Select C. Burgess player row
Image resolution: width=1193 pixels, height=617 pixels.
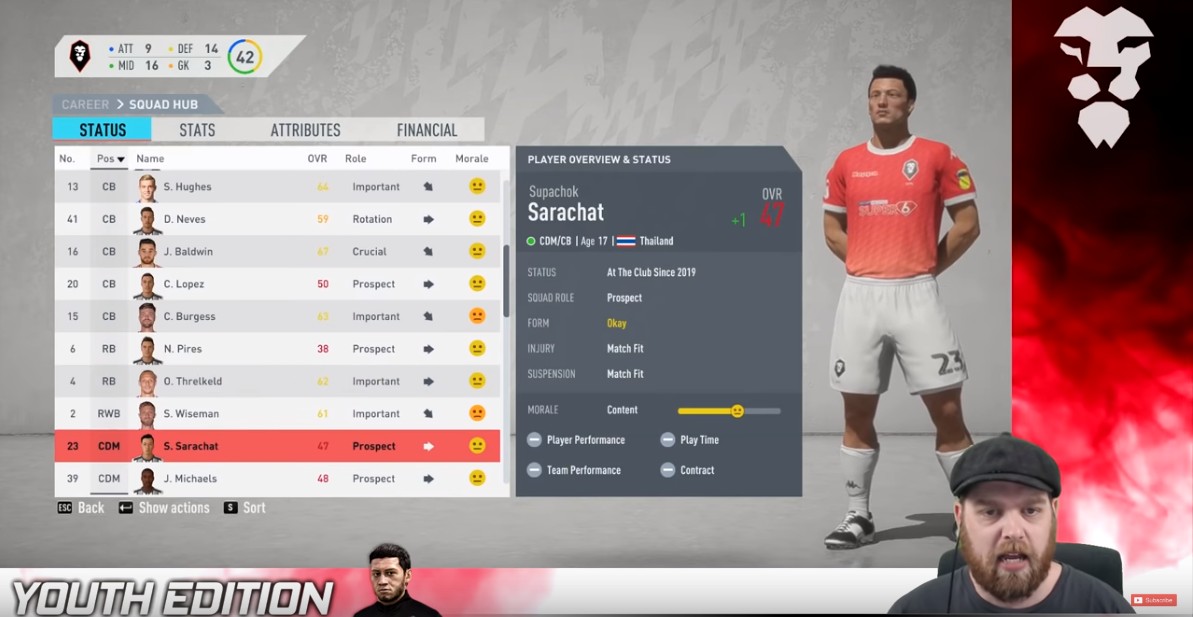click(x=188, y=317)
